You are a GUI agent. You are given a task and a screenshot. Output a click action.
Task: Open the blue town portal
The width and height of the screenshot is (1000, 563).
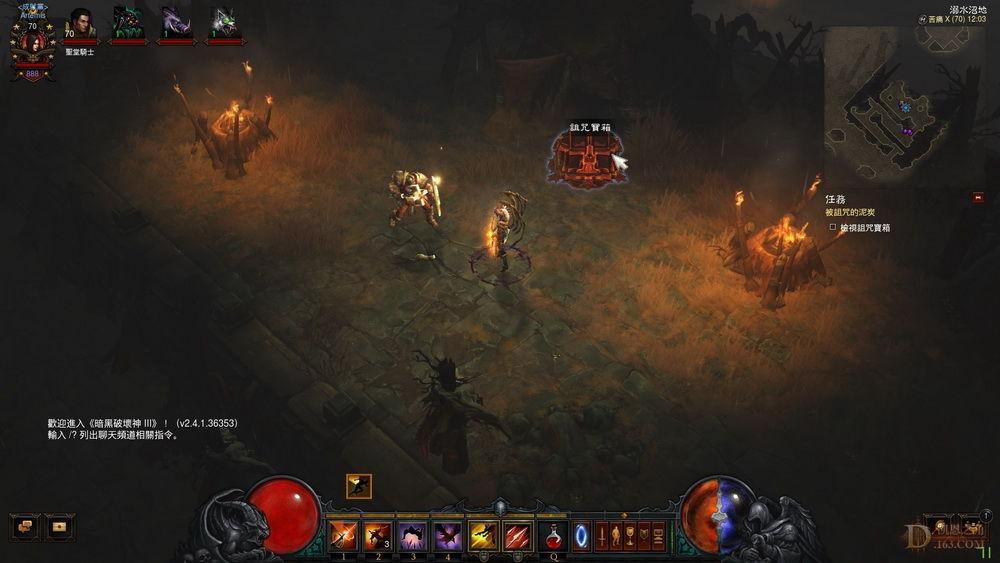(x=581, y=536)
